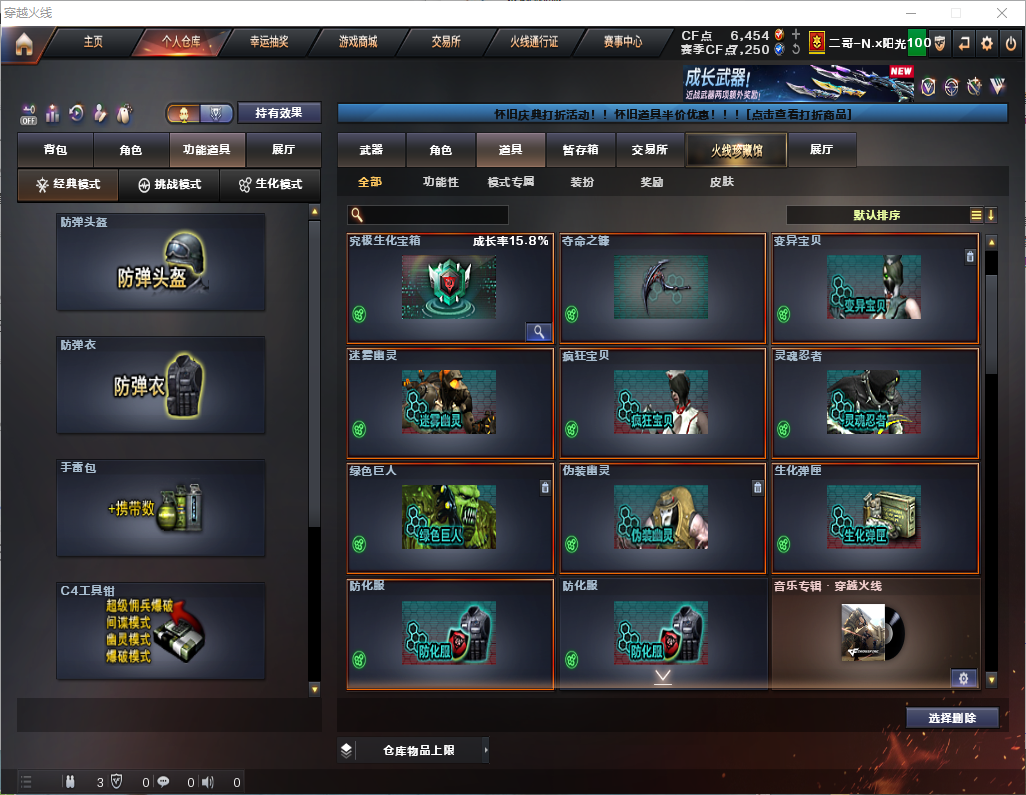Open the 幸运抽奖 lucky draw menu
This screenshot has height=795, width=1026.
click(x=269, y=42)
